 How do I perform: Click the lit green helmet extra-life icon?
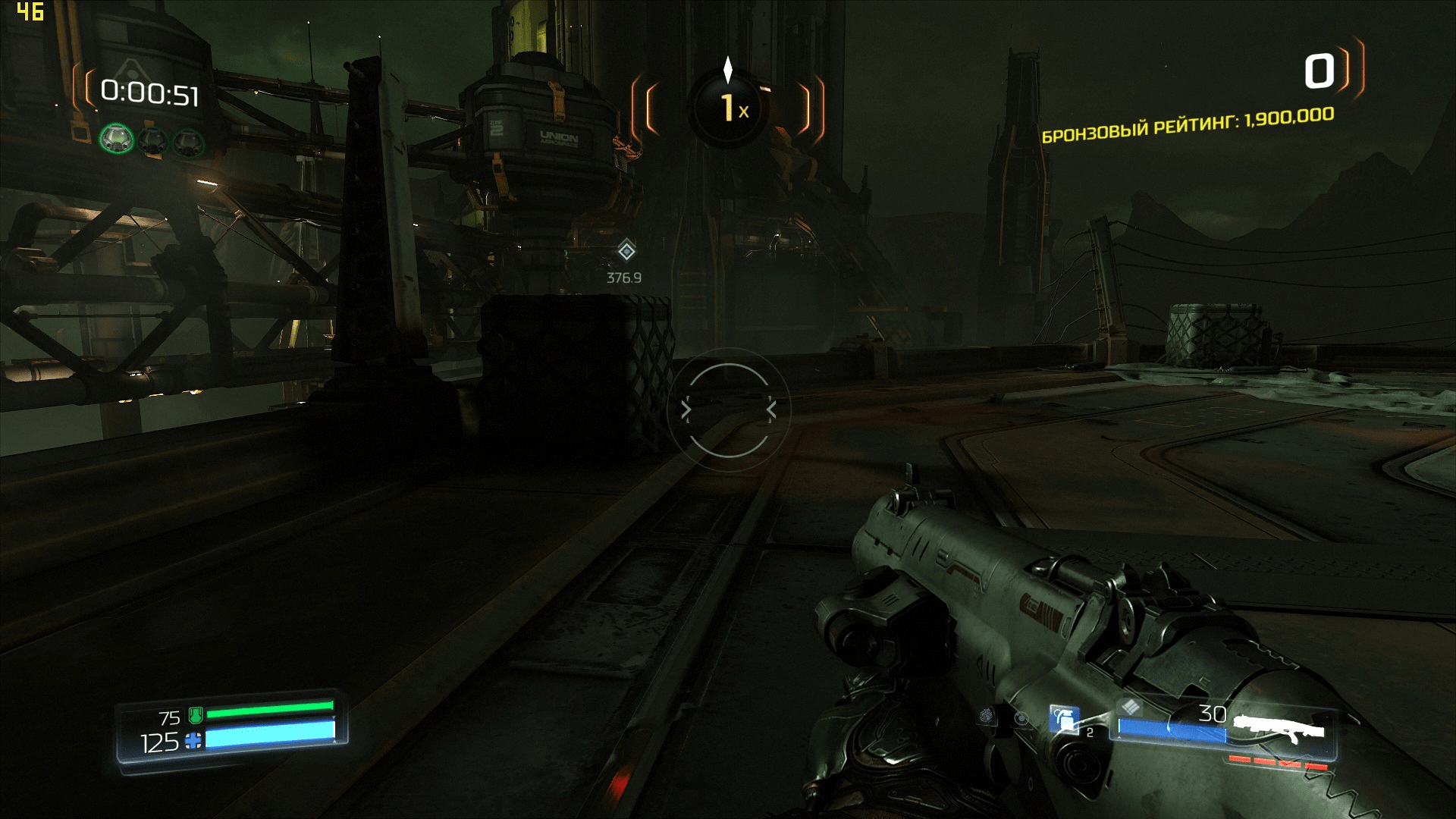click(x=117, y=139)
